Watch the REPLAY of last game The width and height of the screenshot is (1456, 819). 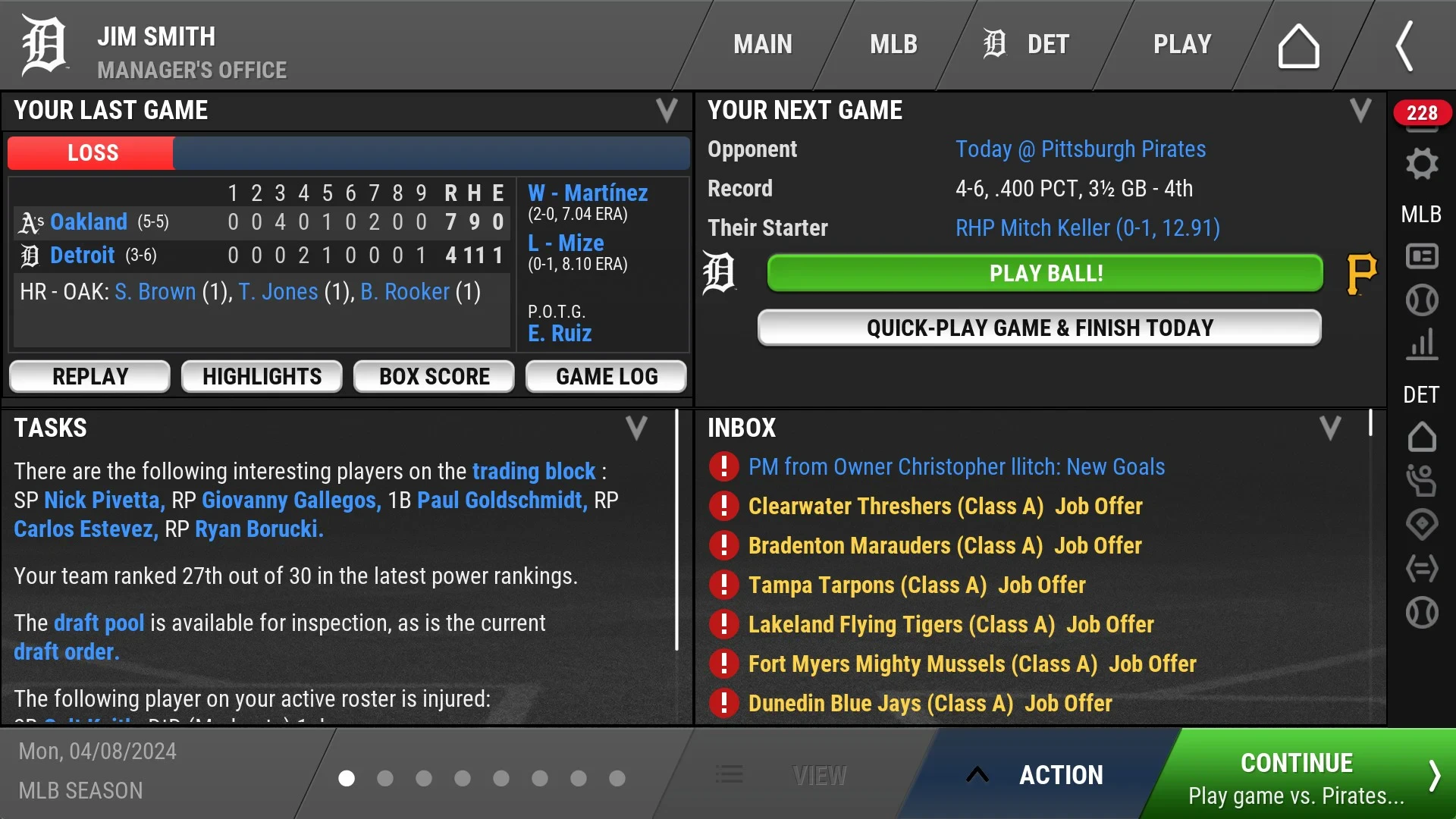[x=90, y=377]
